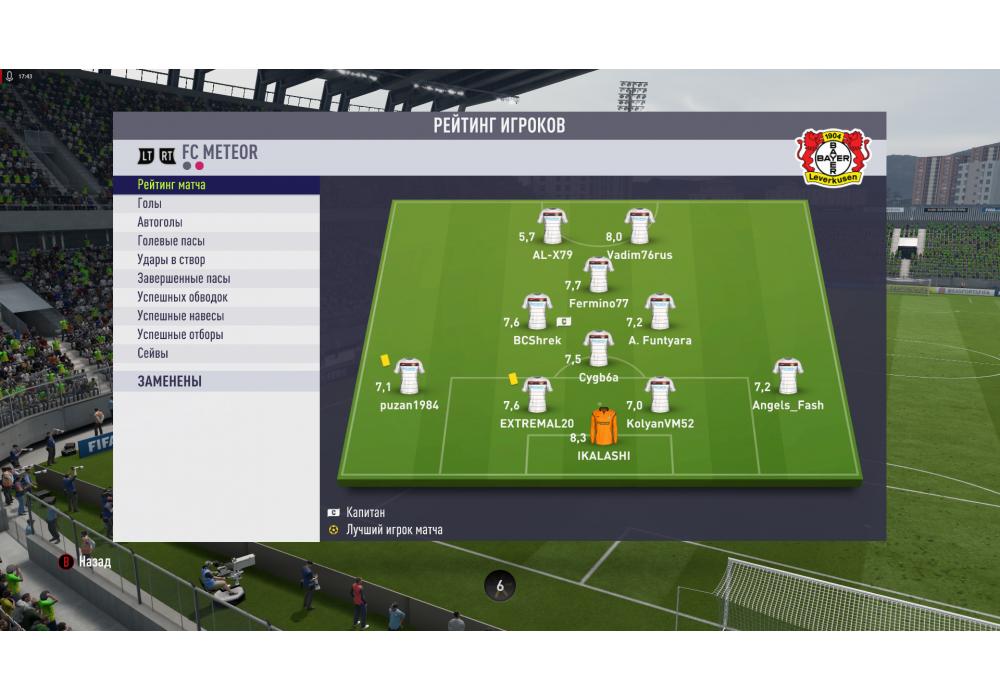1000x700 pixels.
Task: Choose the Автоголы stat row
Action: (x=216, y=223)
